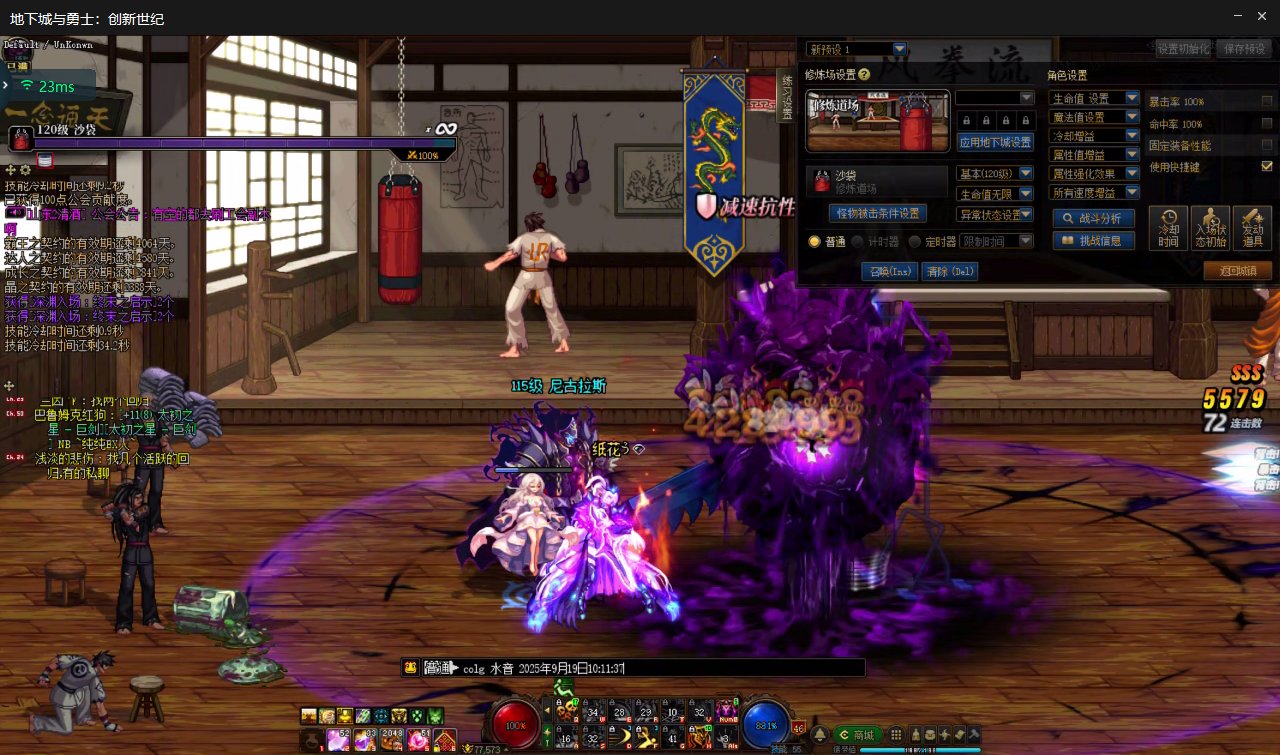Open the 怪物被击条件设置 settings
Viewport: 1280px width, 755px height.
pyautogui.click(x=877, y=213)
